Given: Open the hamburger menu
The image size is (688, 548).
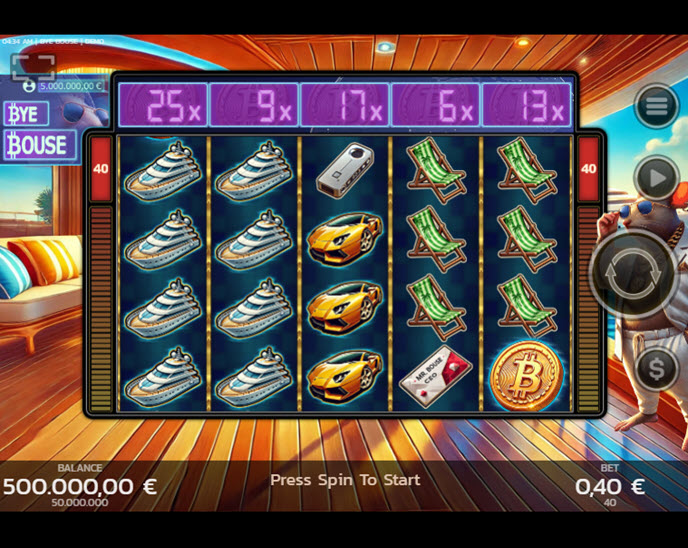Looking at the screenshot, I should coord(656,106).
